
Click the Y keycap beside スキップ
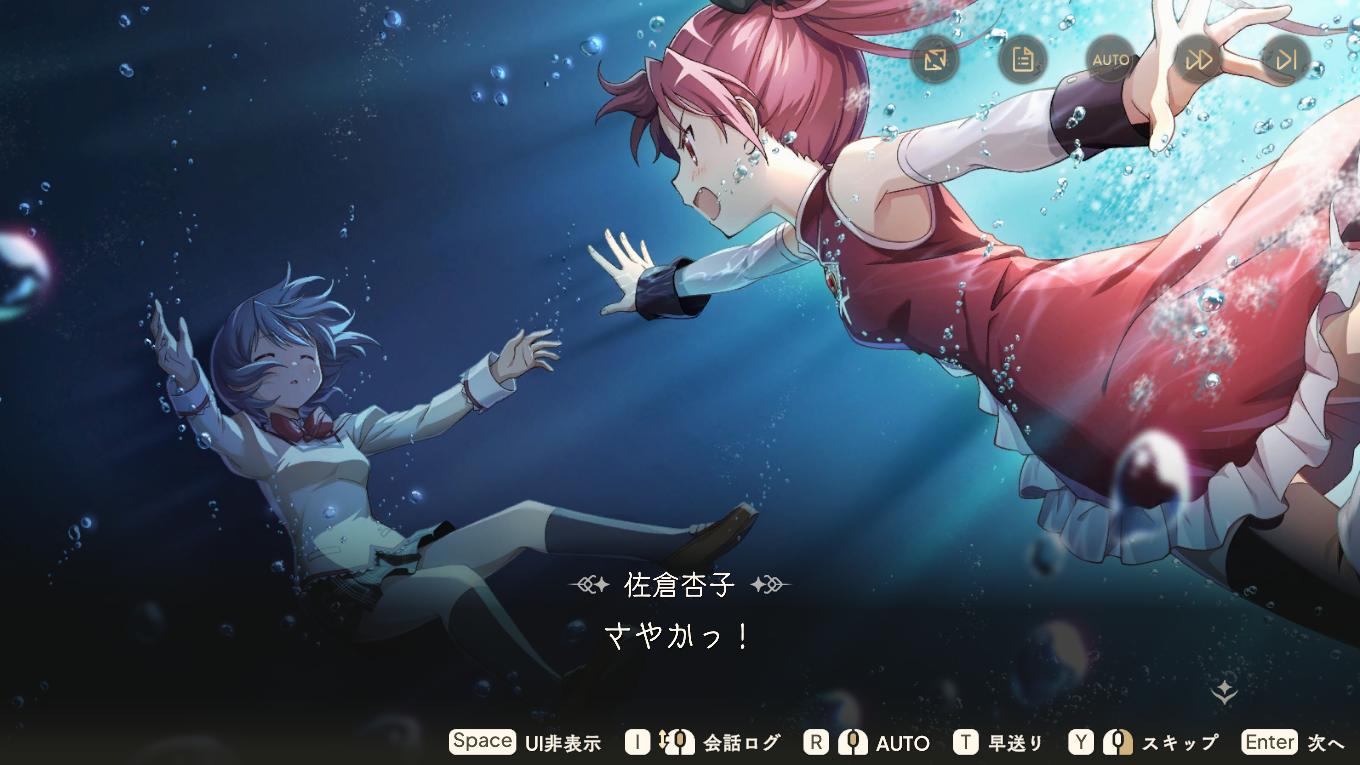(x=1079, y=742)
